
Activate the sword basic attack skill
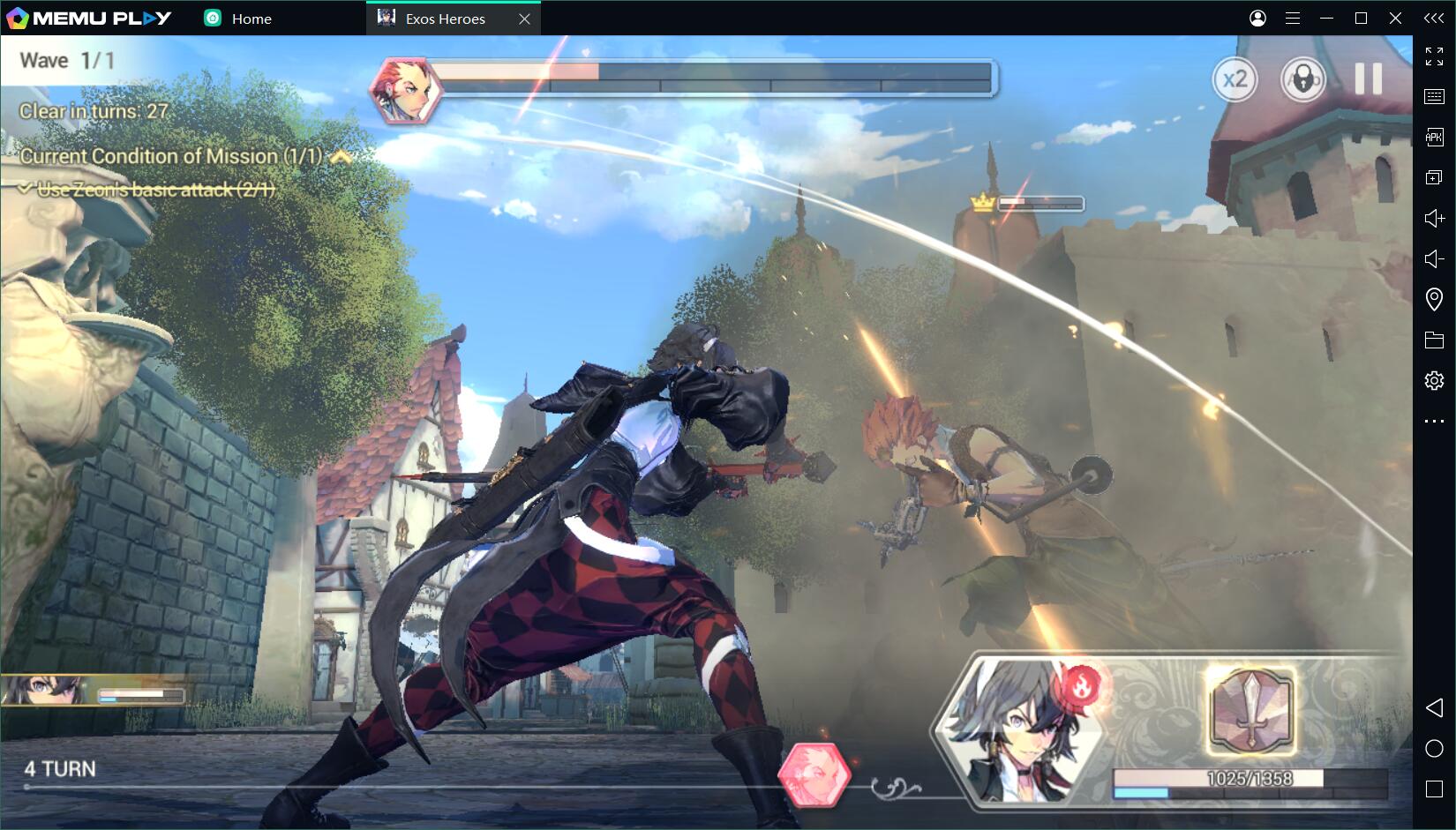click(1251, 712)
